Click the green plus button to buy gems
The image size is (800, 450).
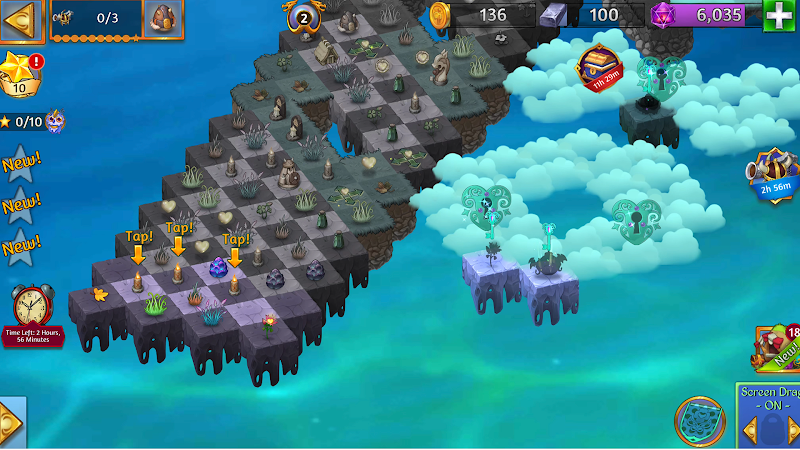778,16
